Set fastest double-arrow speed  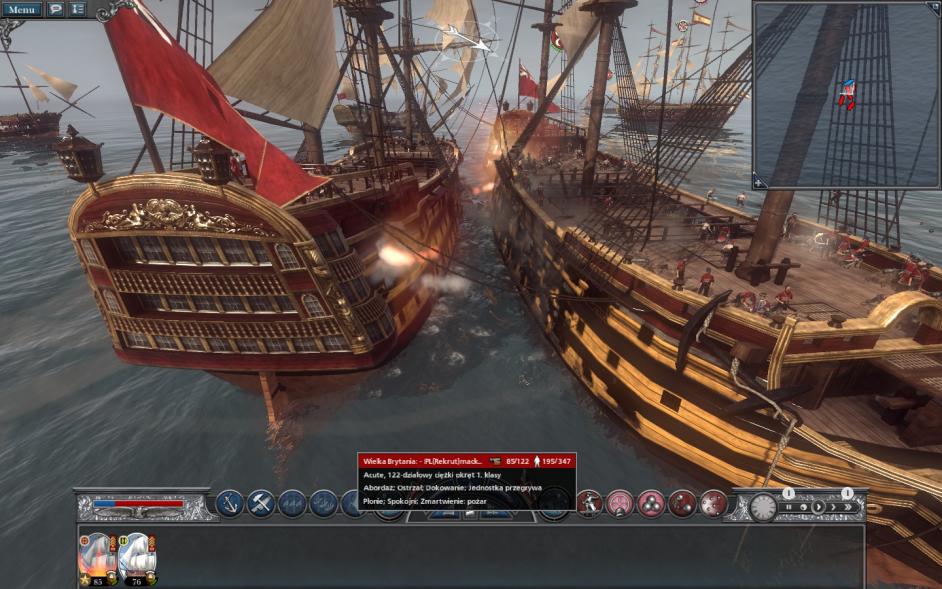tap(850, 507)
